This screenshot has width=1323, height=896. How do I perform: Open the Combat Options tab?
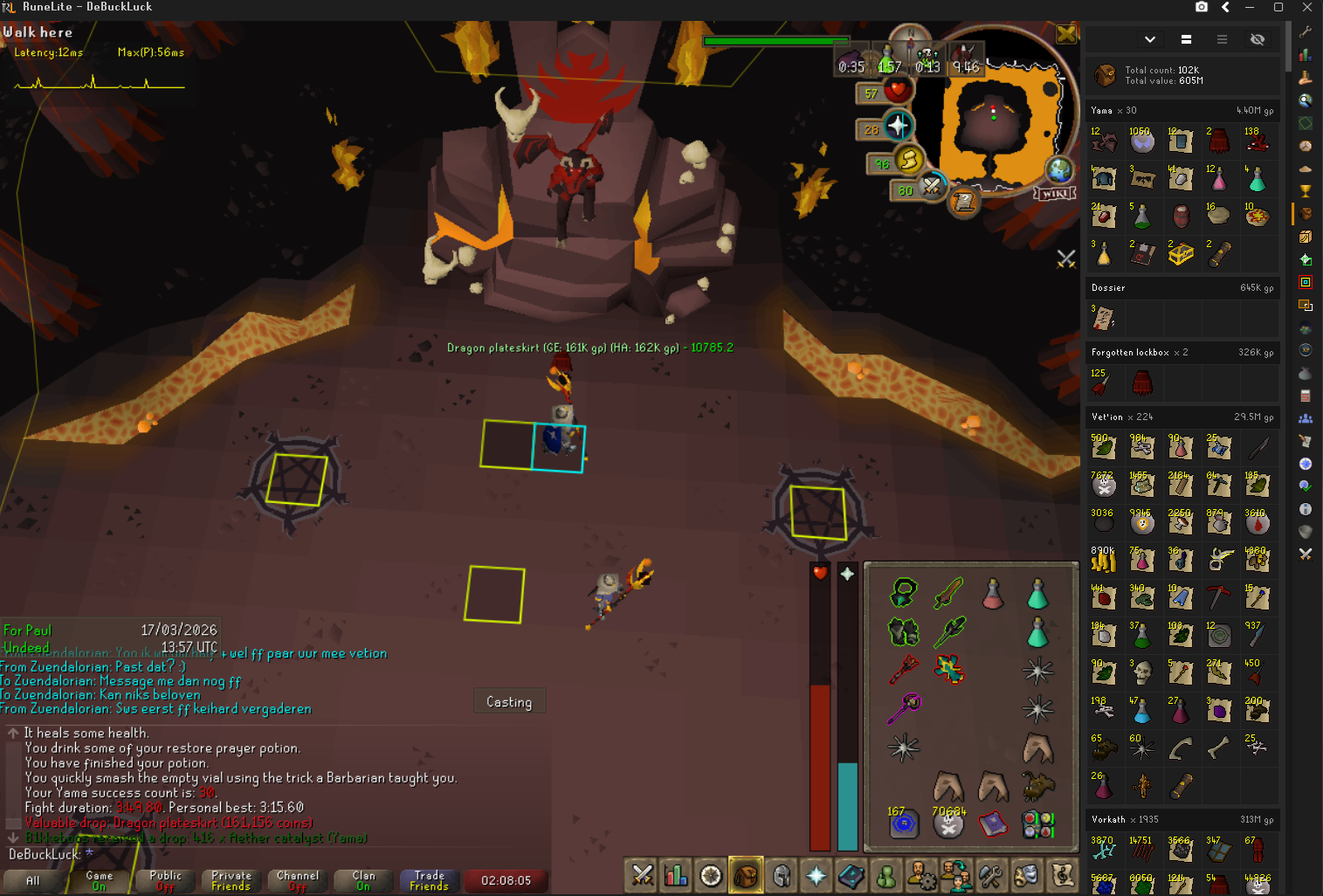642,875
